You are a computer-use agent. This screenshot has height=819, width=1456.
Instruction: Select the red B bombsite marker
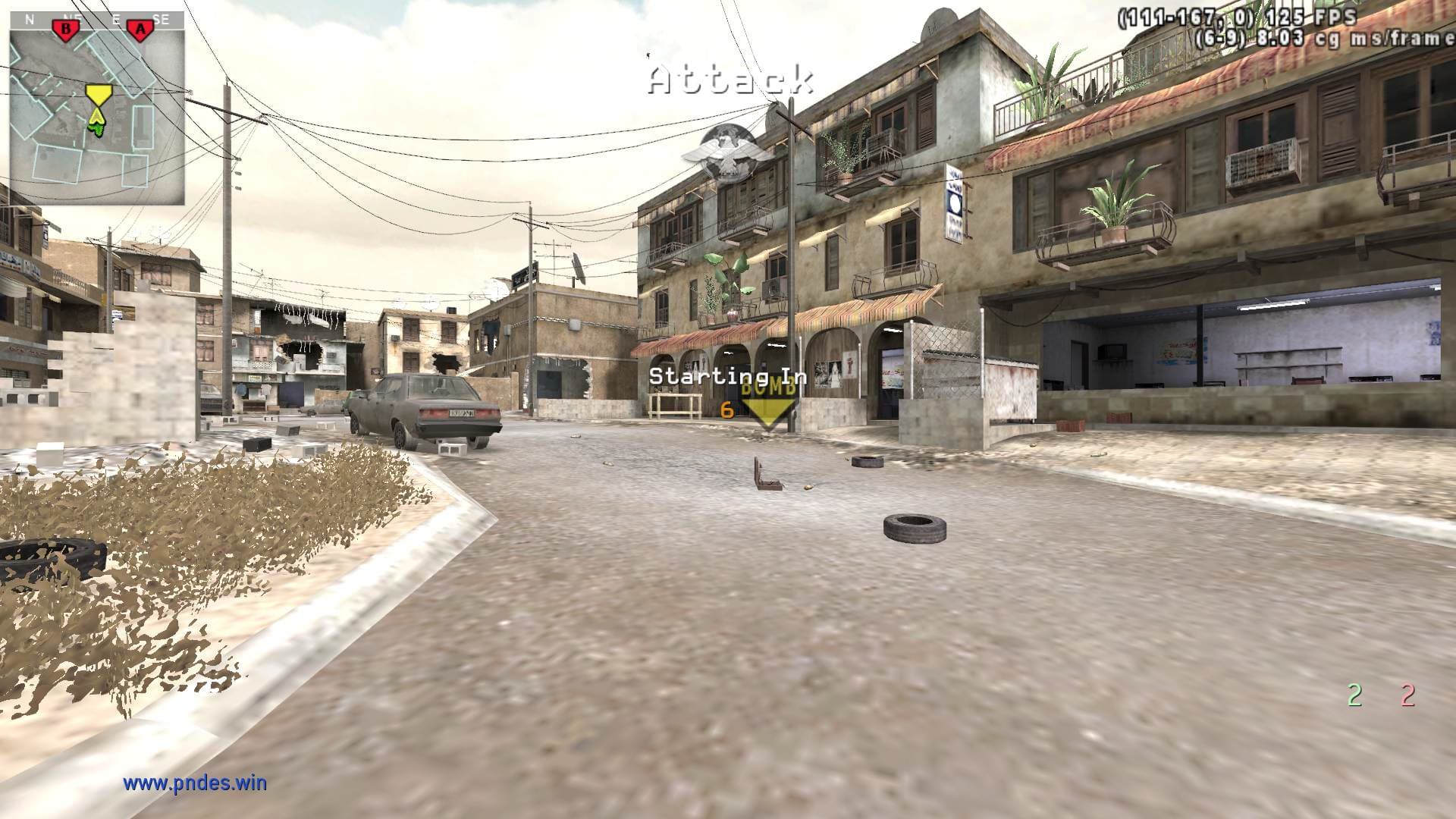pyautogui.click(x=67, y=30)
